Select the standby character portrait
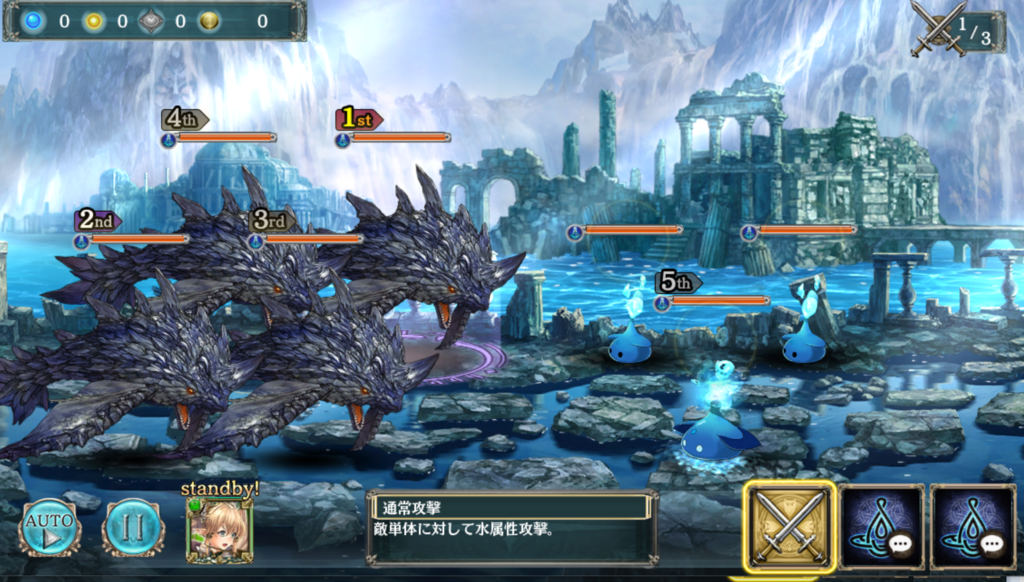 coord(219,530)
